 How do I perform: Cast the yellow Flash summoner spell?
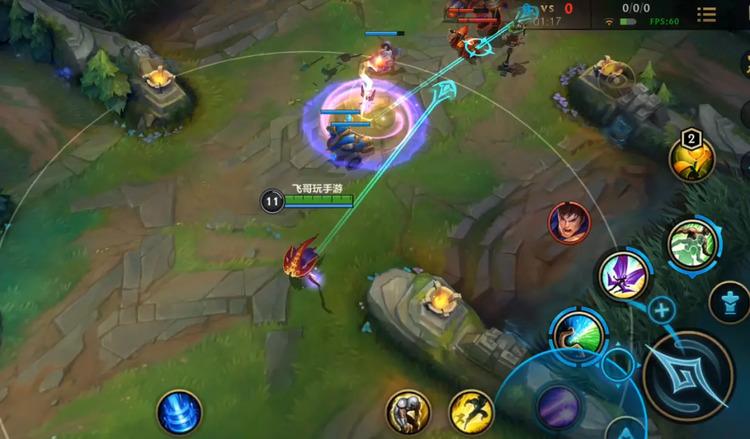(x=469, y=411)
